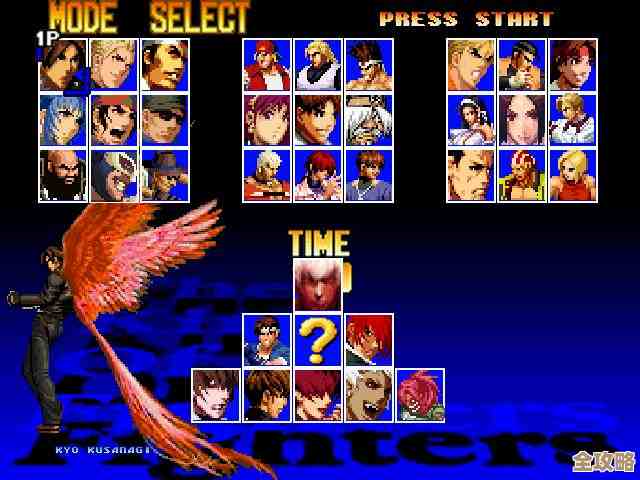This screenshot has width=640, height=480.
Task: Select the bald bearded fighter portrait
Action: pyautogui.click(x=64, y=175)
